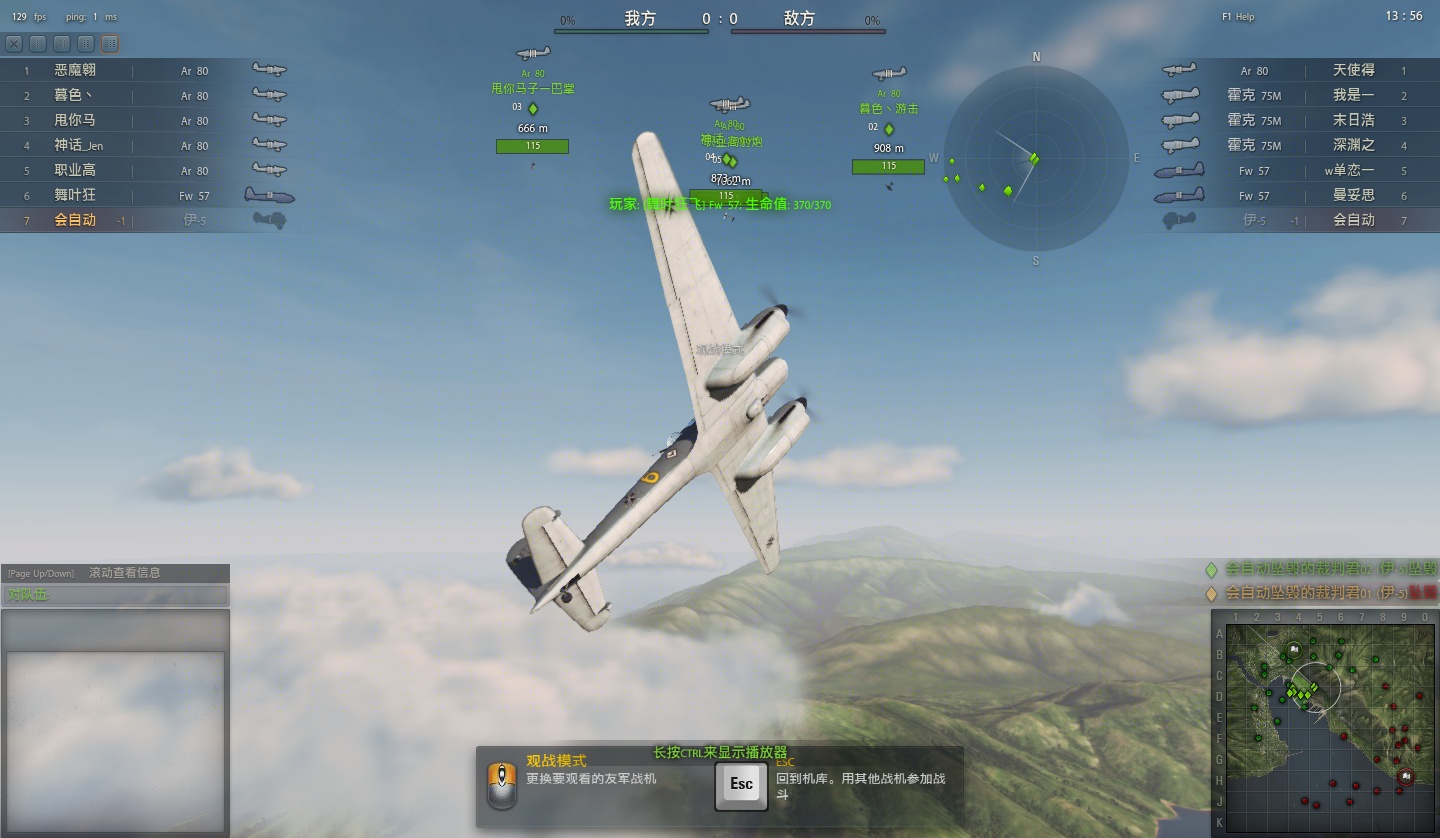
Task: Select enemy player 末日浩 row
Action: (1353, 121)
